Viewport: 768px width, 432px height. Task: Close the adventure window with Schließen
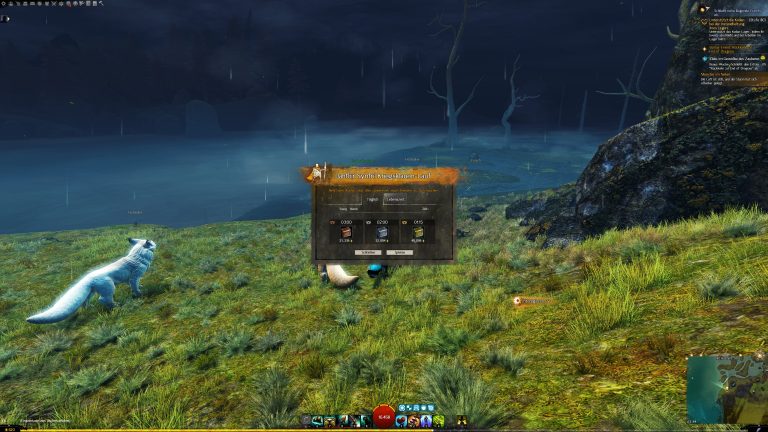(x=366, y=252)
